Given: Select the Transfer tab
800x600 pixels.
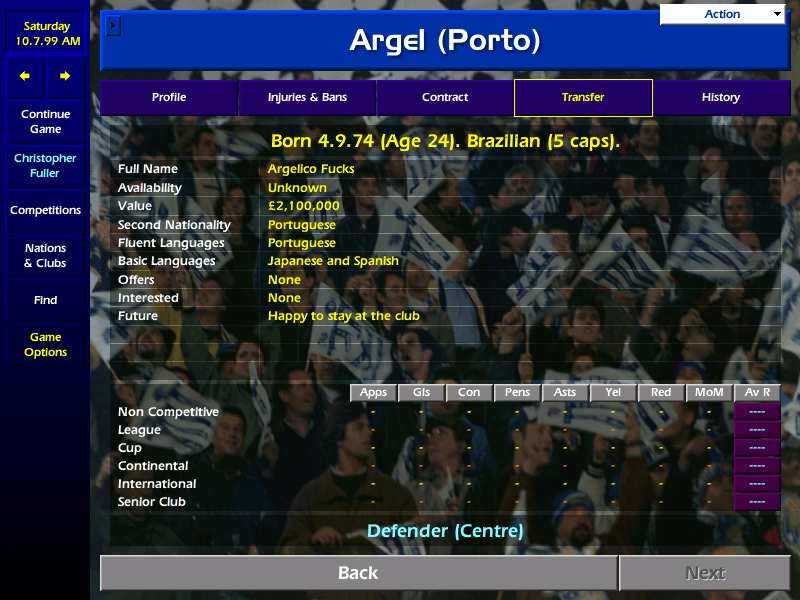Looking at the screenshot, I should (x=583, y=98).
